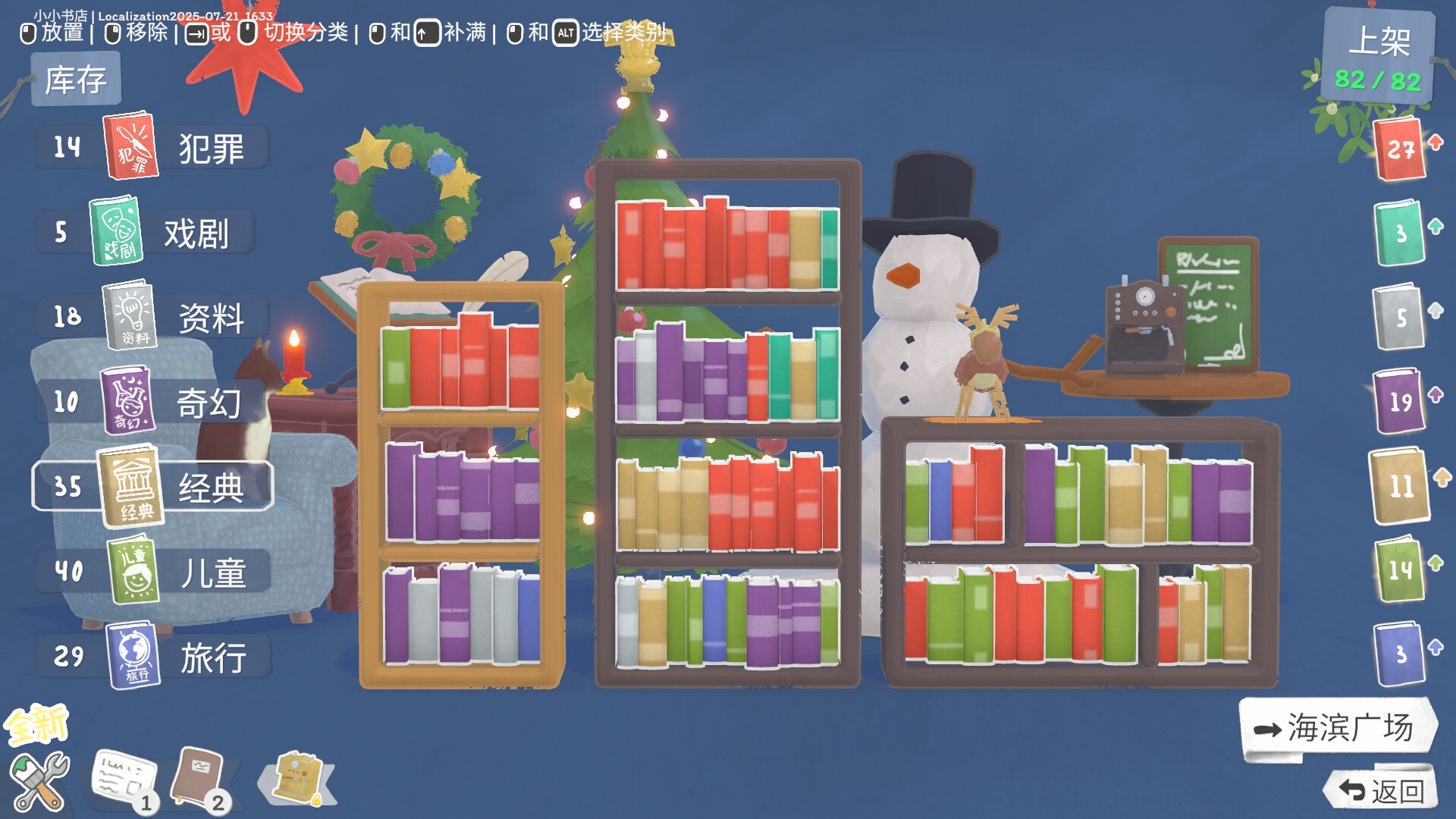
Task: Select the coffee machine decoration sticker
Action: click(x=297, y=775)
